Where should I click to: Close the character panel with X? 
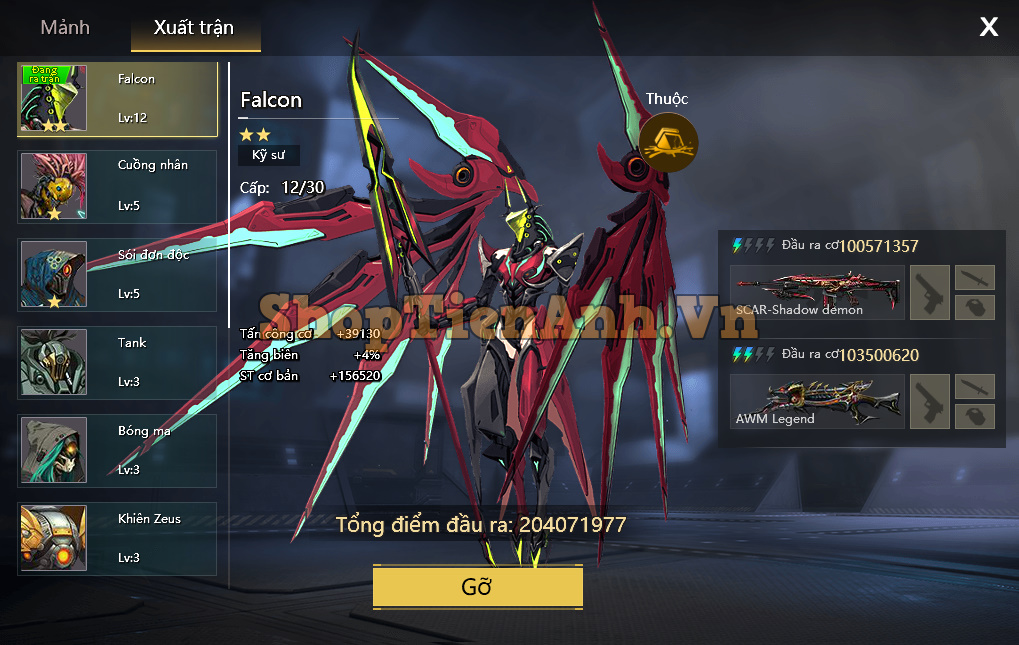[988, 27]
